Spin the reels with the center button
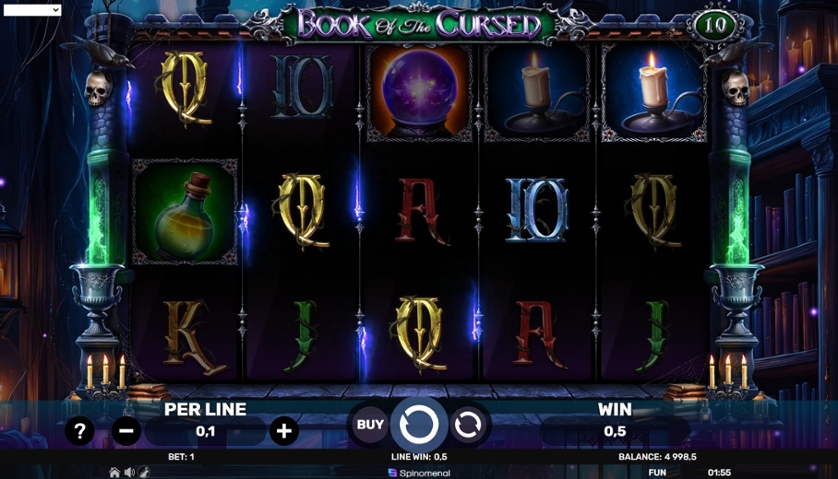Viewport: 838px width, 479px height. point(419,425)
